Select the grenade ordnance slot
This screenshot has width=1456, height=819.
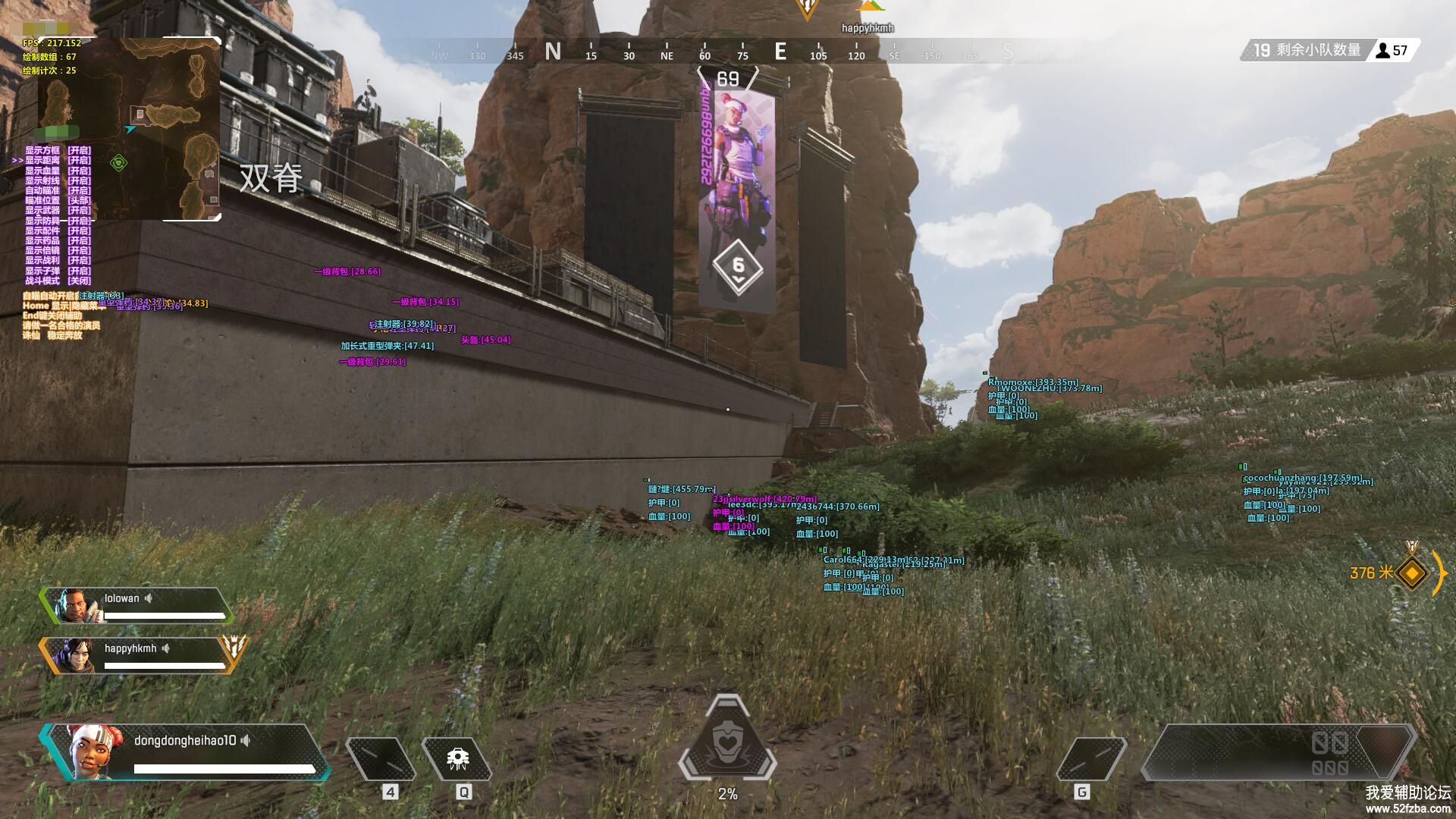1091,758
